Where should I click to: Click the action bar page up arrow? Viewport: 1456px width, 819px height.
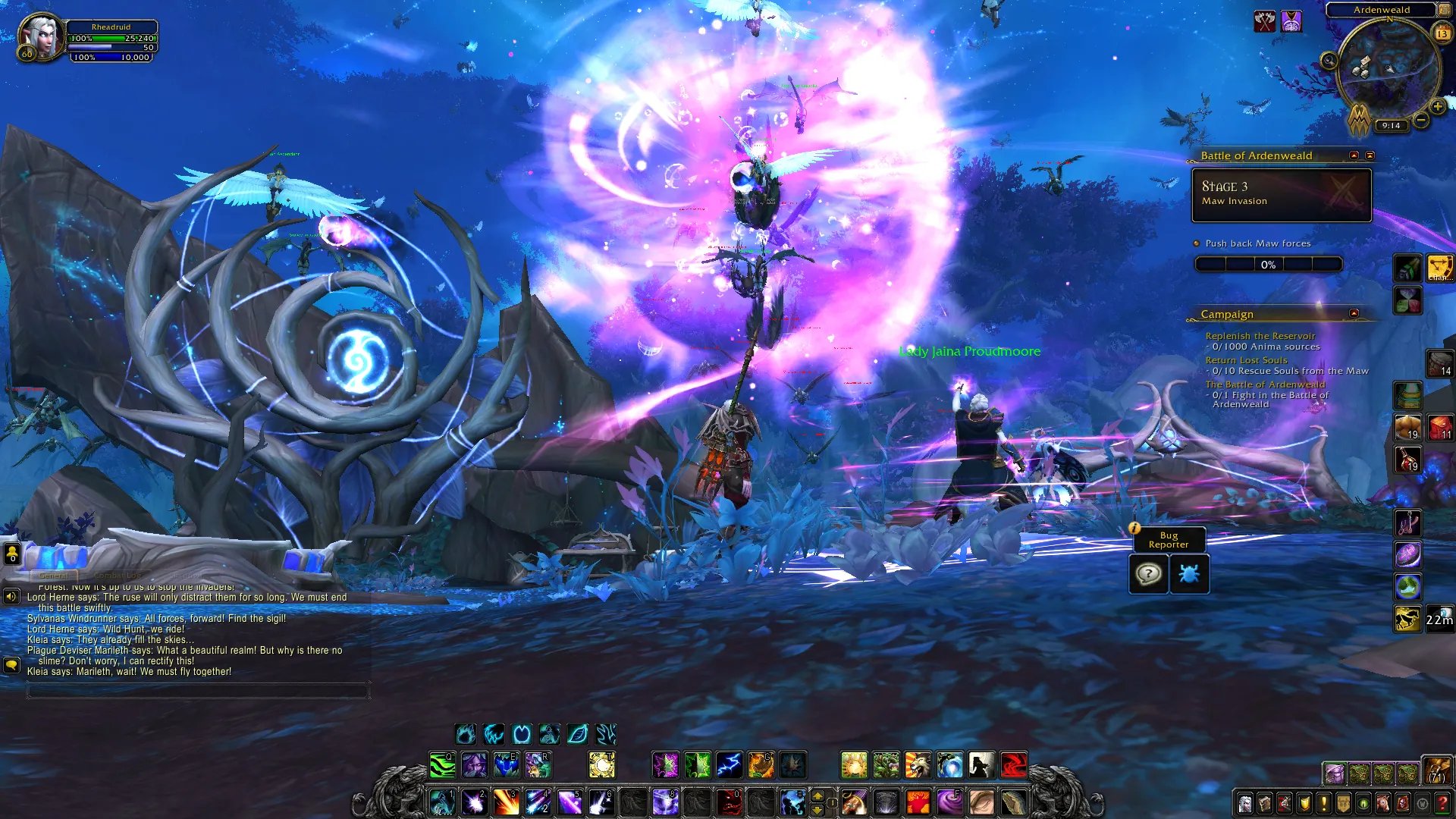817,795
